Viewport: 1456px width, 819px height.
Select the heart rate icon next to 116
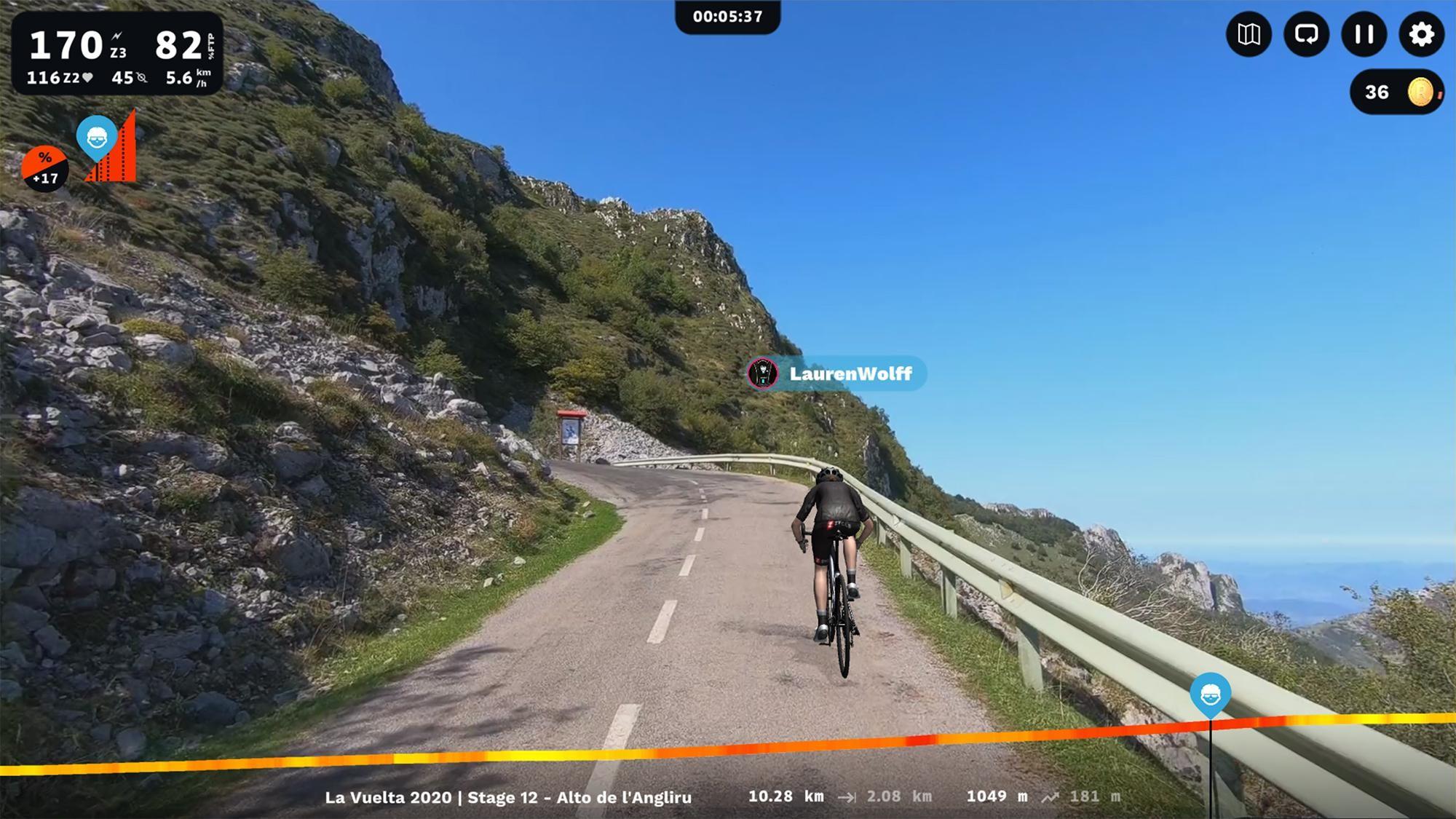pos(87,76)
